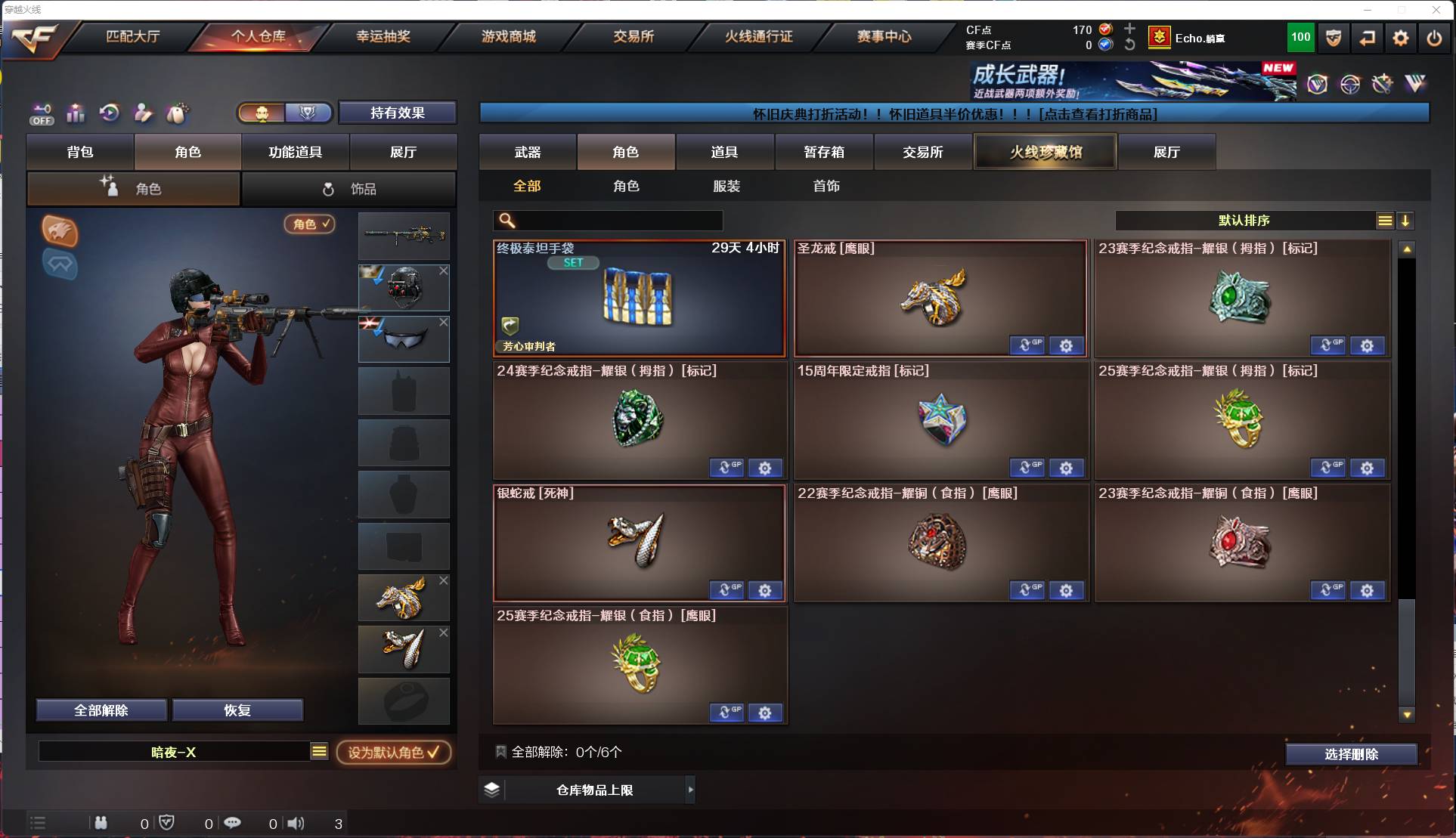Image resolution: width=1456 pixels, height=838 pixels.
Task: Select the GP exchange icon on 圣龙戒 card
Action: click(x=1027, y=345)
